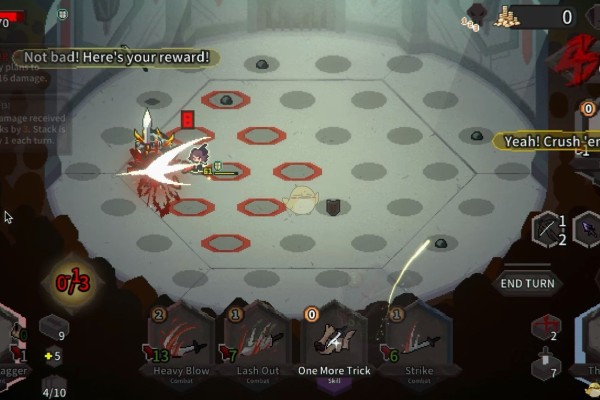
Task: End the current turn
Action: tap(527, 283)
